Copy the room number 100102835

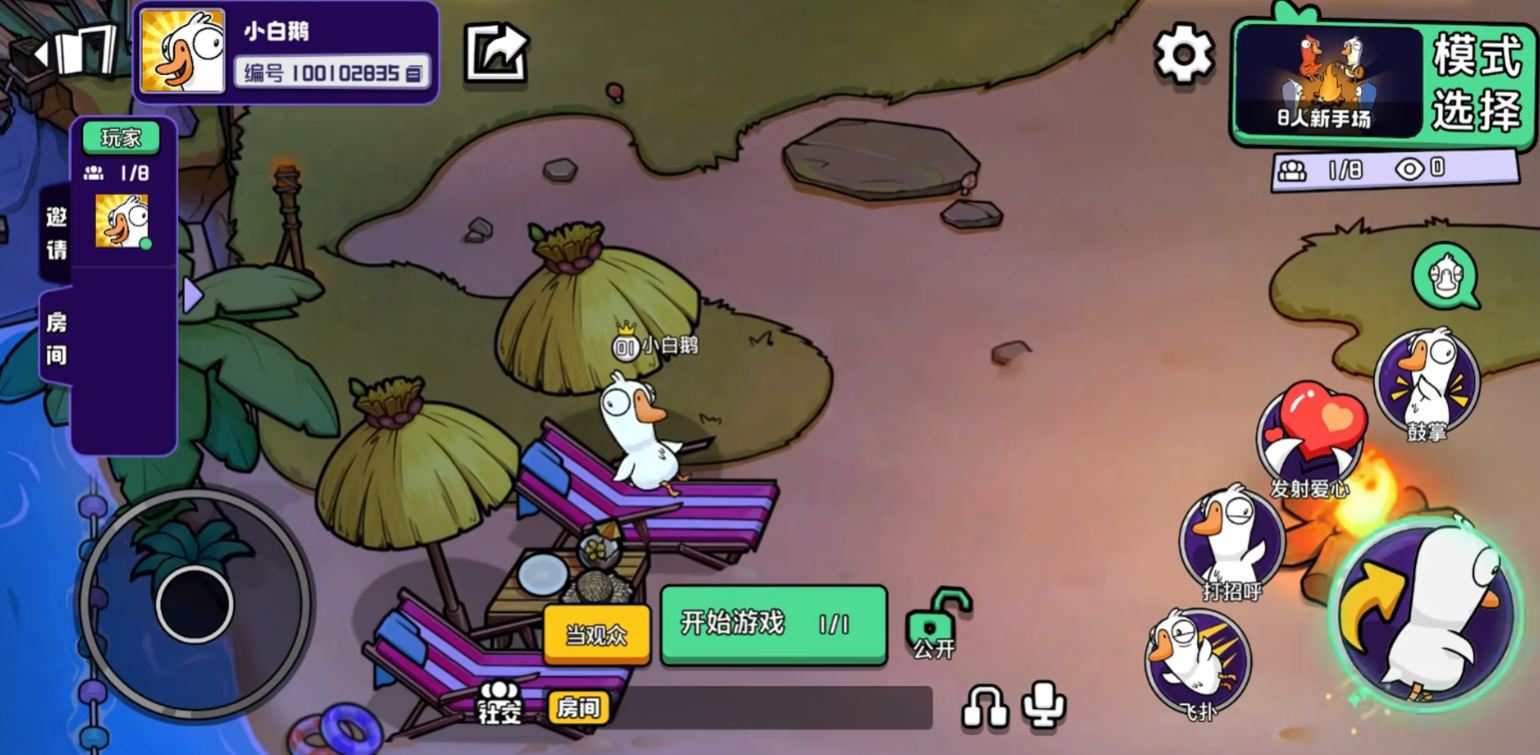coord(414,72)
